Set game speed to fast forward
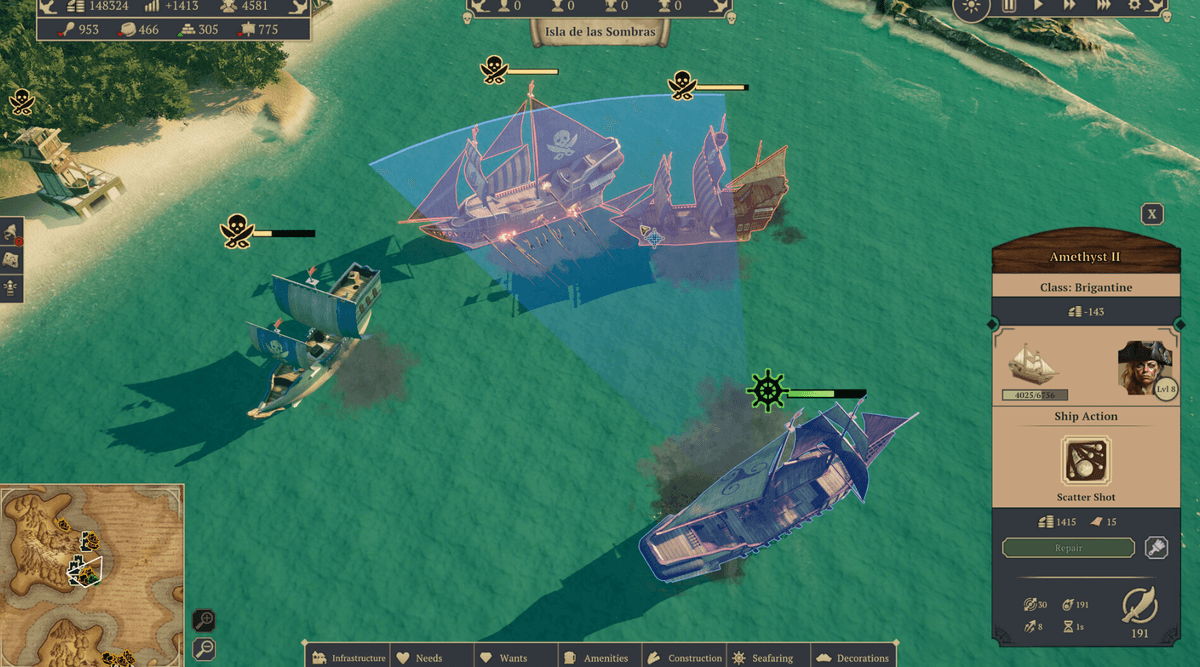 (1069, 6)
